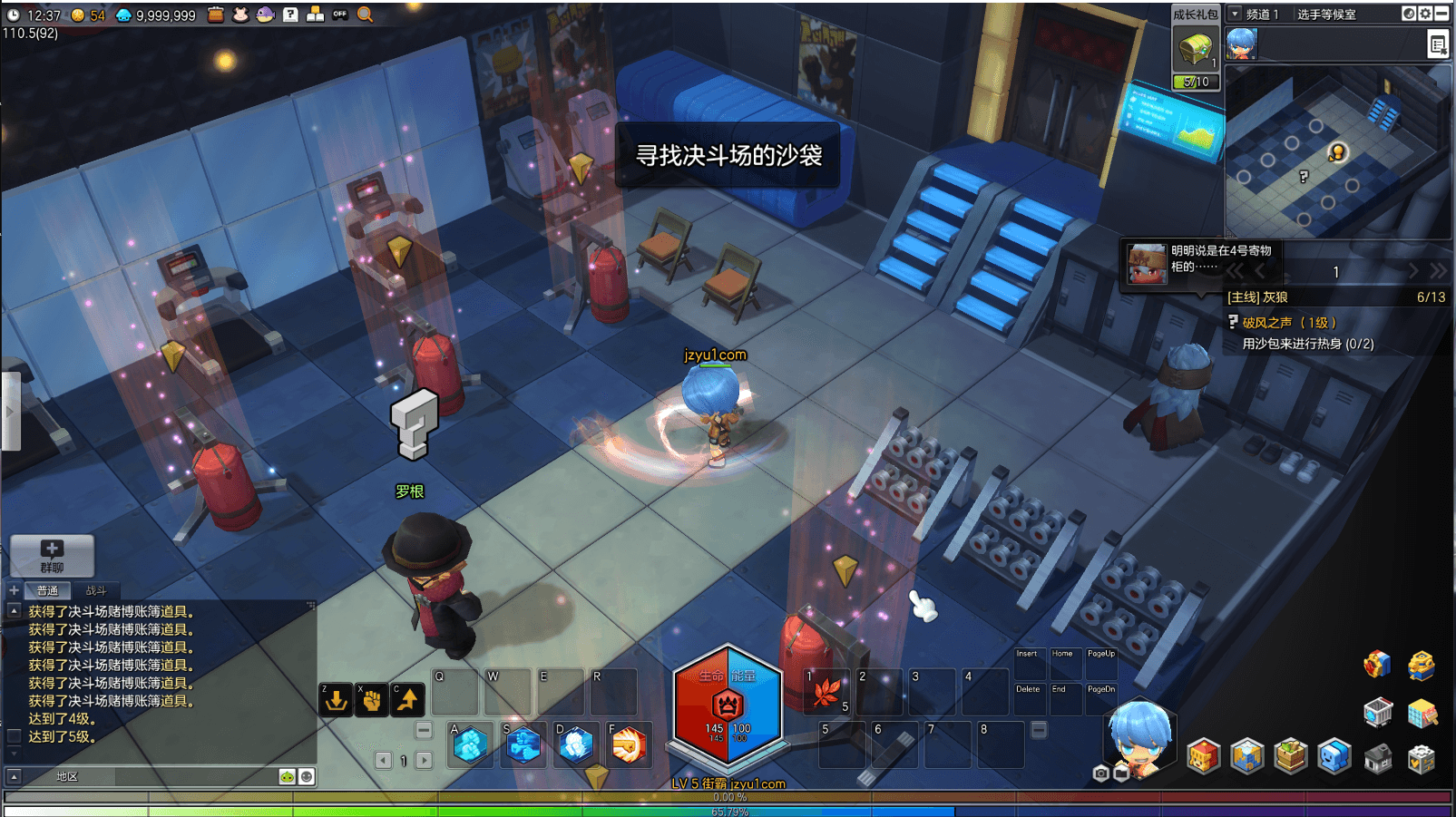The image size is (1456, 817).
Task: Click the question mark help icon
Action: pyautogui.click(x=290, y=15)
